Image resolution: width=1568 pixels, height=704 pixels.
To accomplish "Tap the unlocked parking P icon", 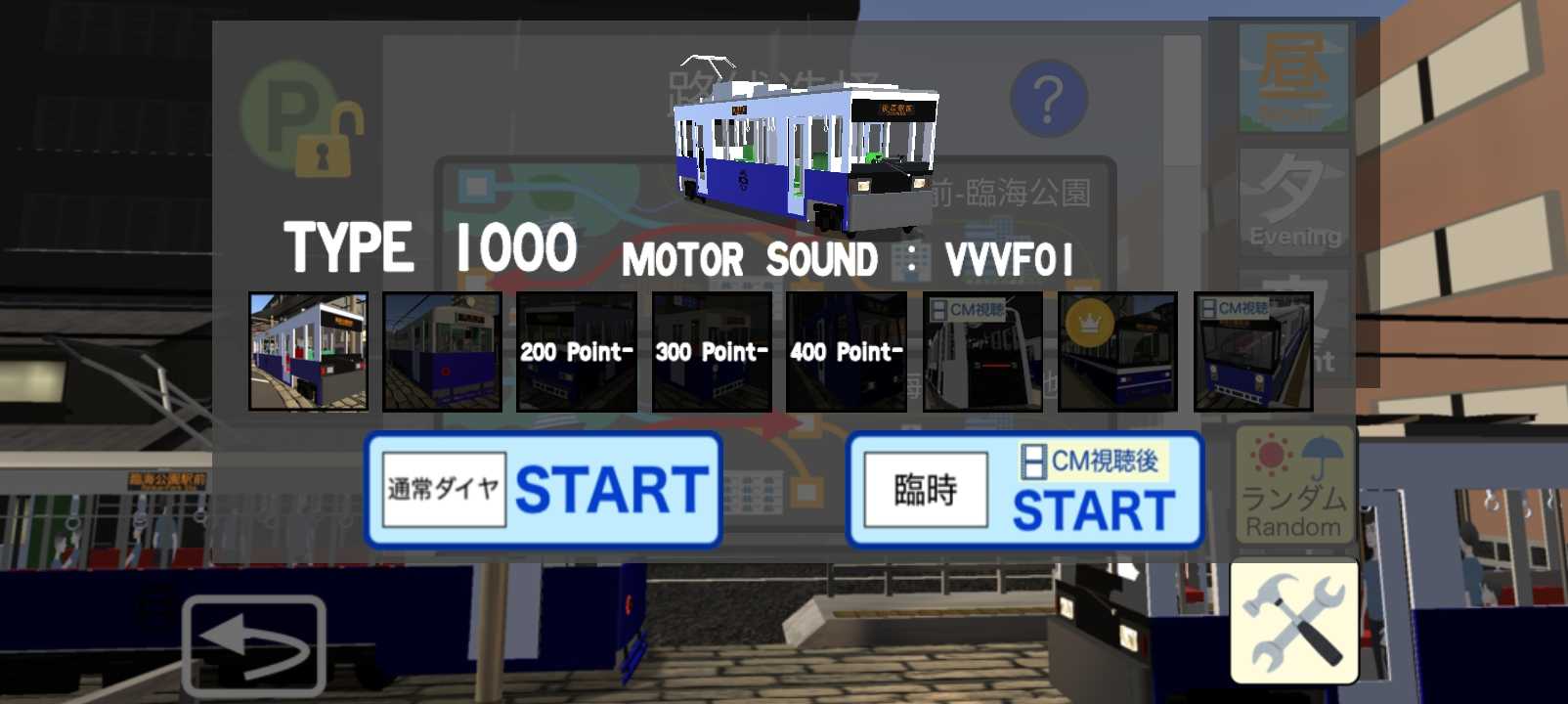I will coord(299,119).
